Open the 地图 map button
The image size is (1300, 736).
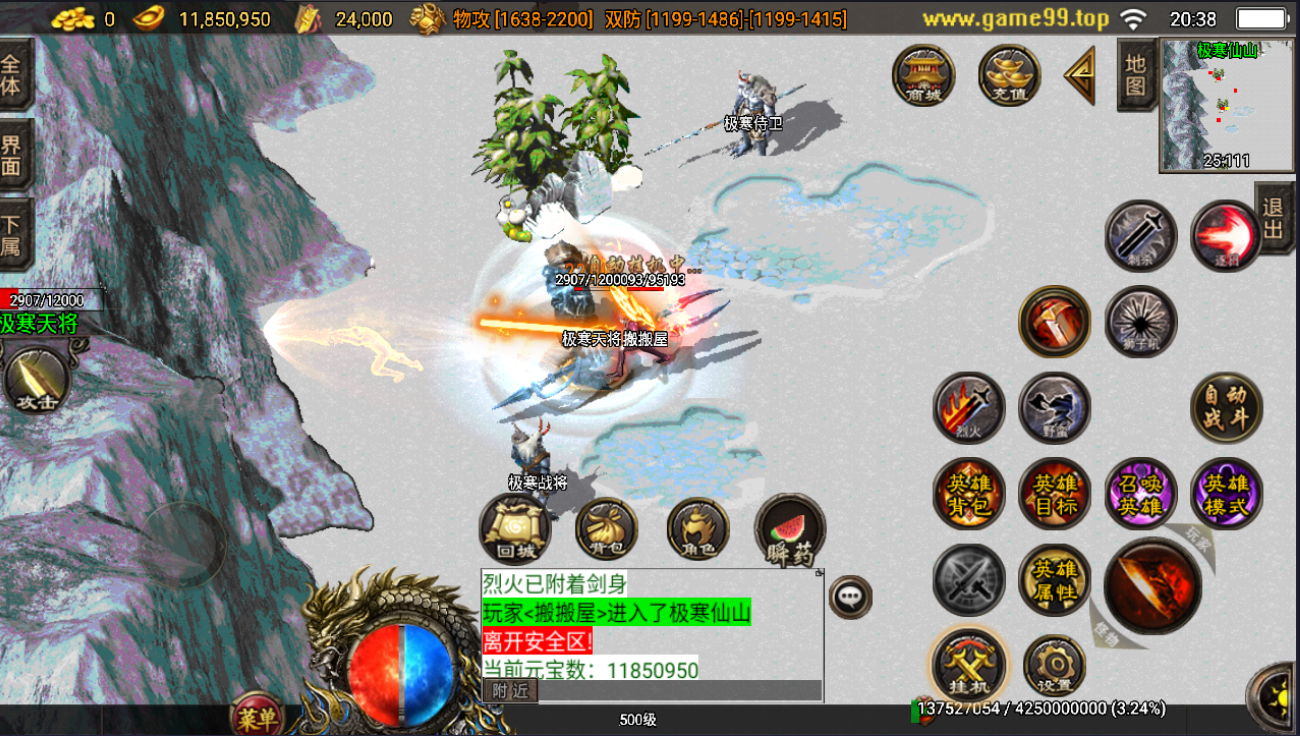[1136, 75]
